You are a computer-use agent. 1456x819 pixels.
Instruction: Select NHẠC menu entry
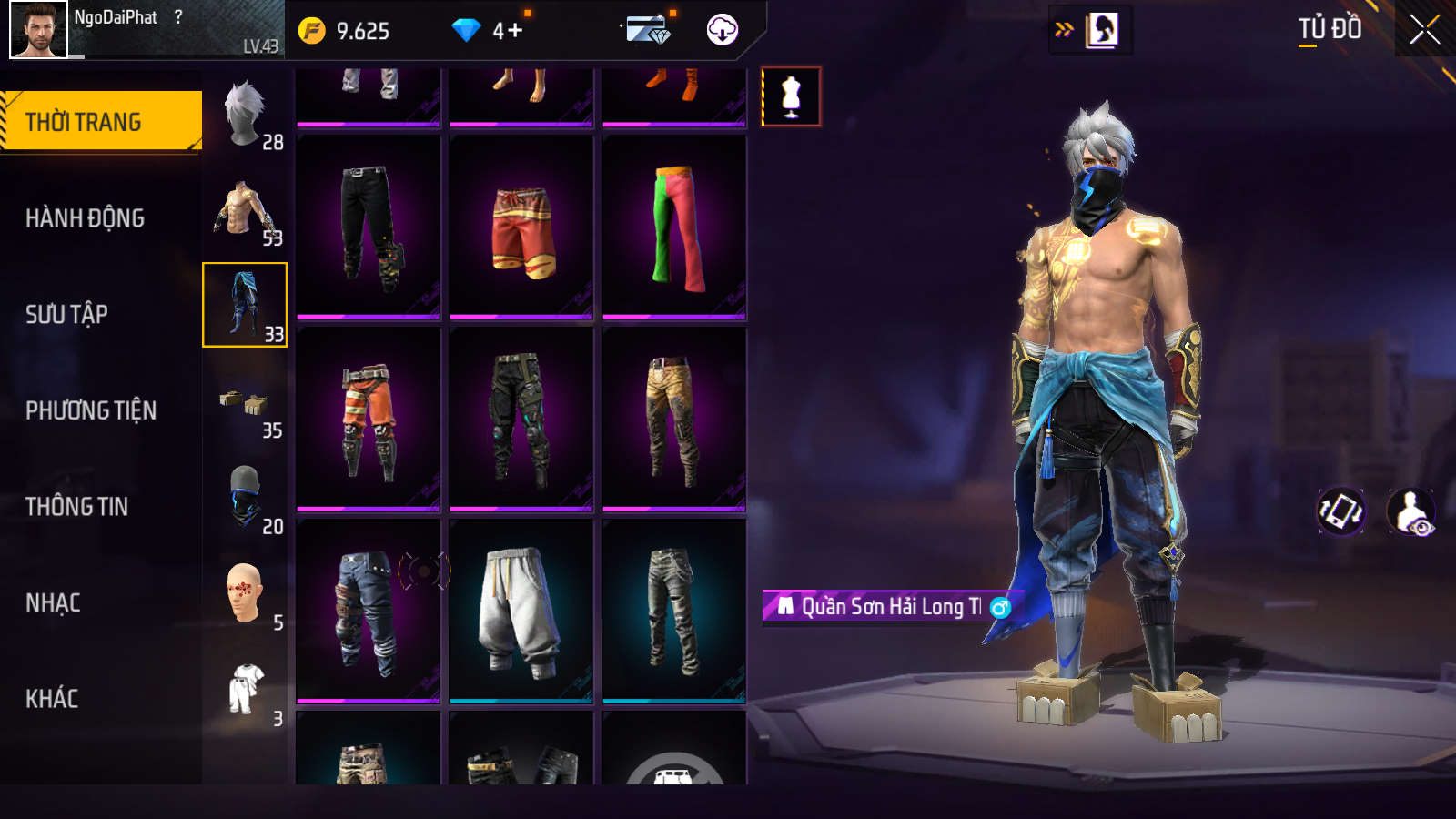(x=53, y=602)
